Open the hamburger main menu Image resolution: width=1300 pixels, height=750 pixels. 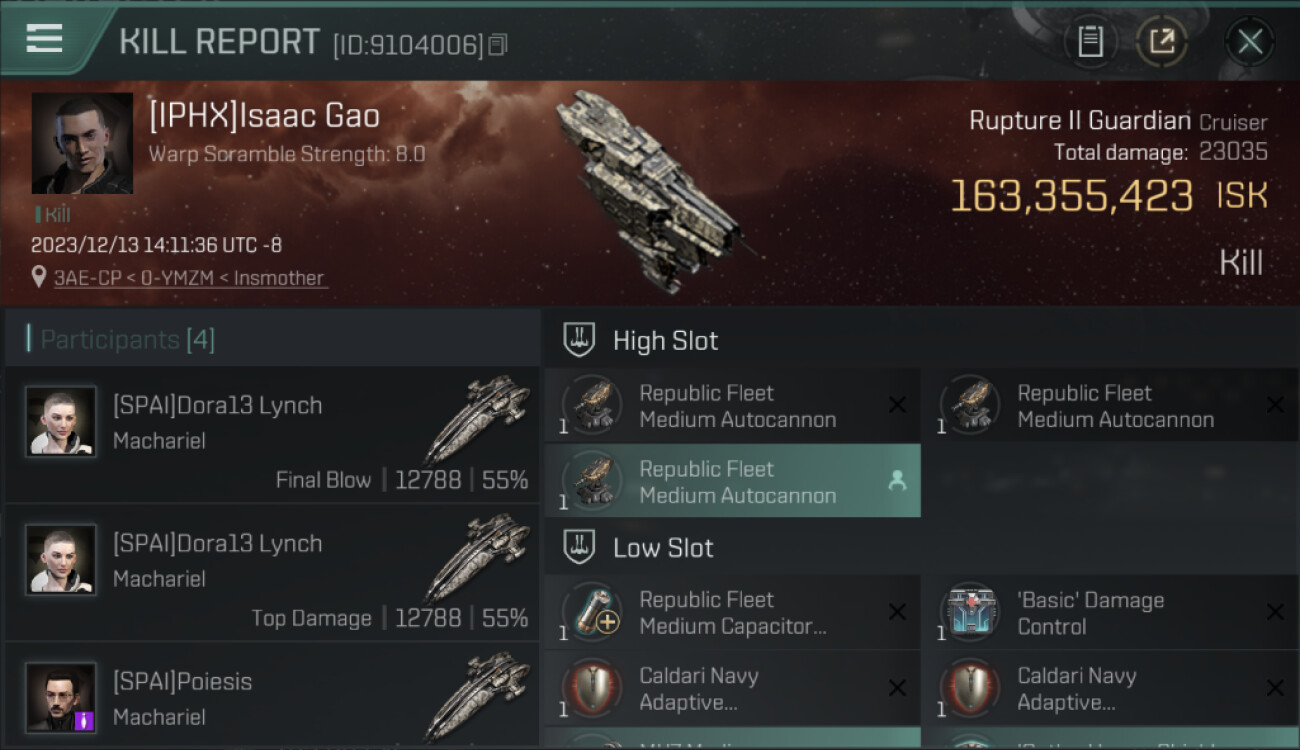(45, 39)
